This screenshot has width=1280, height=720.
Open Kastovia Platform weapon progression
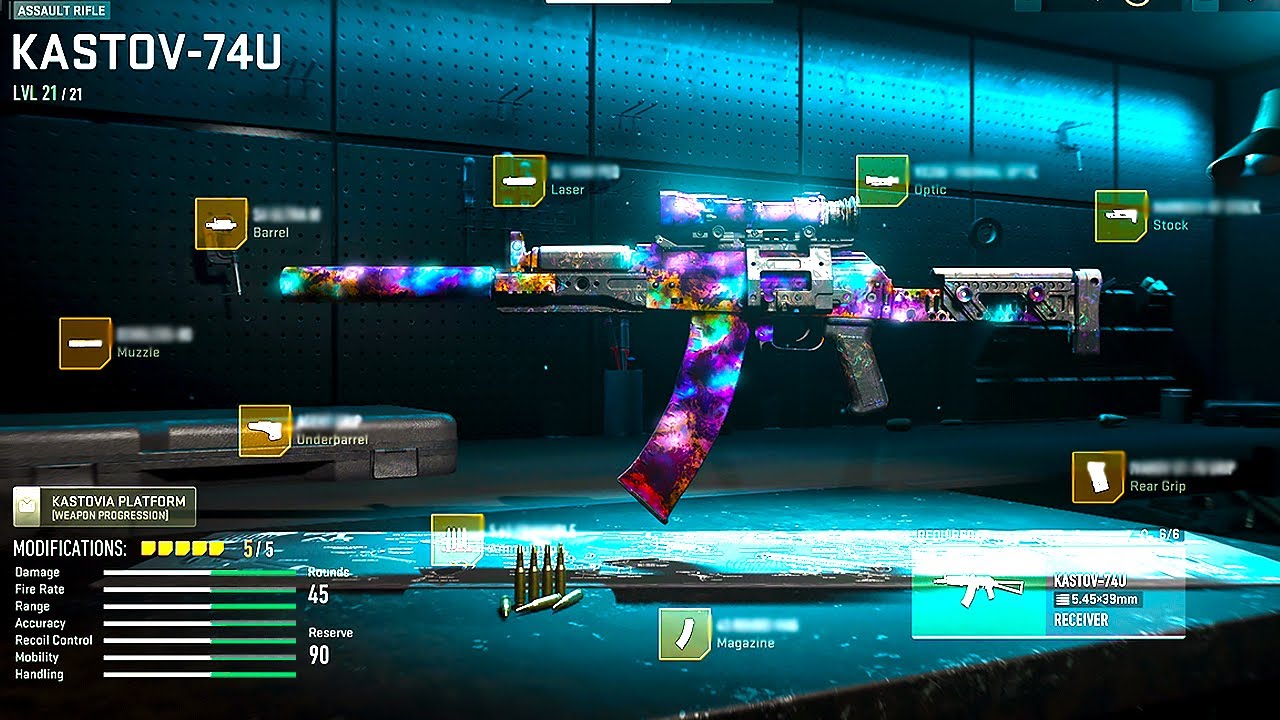pyautogui.click(x=104, y=507)
